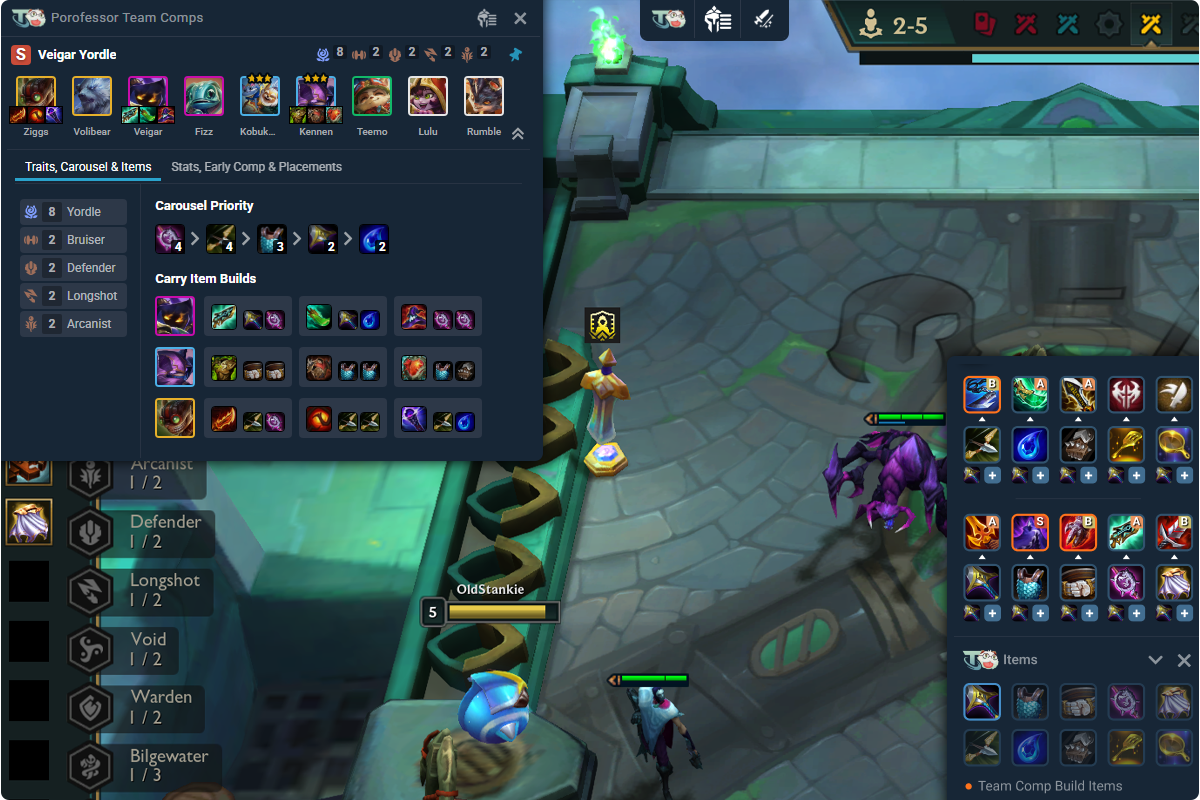The width and height of the screenshot is (1200, 800).
Task: Switch to Stats, Early Comp & Placements tab
Action: coord(256,167)
